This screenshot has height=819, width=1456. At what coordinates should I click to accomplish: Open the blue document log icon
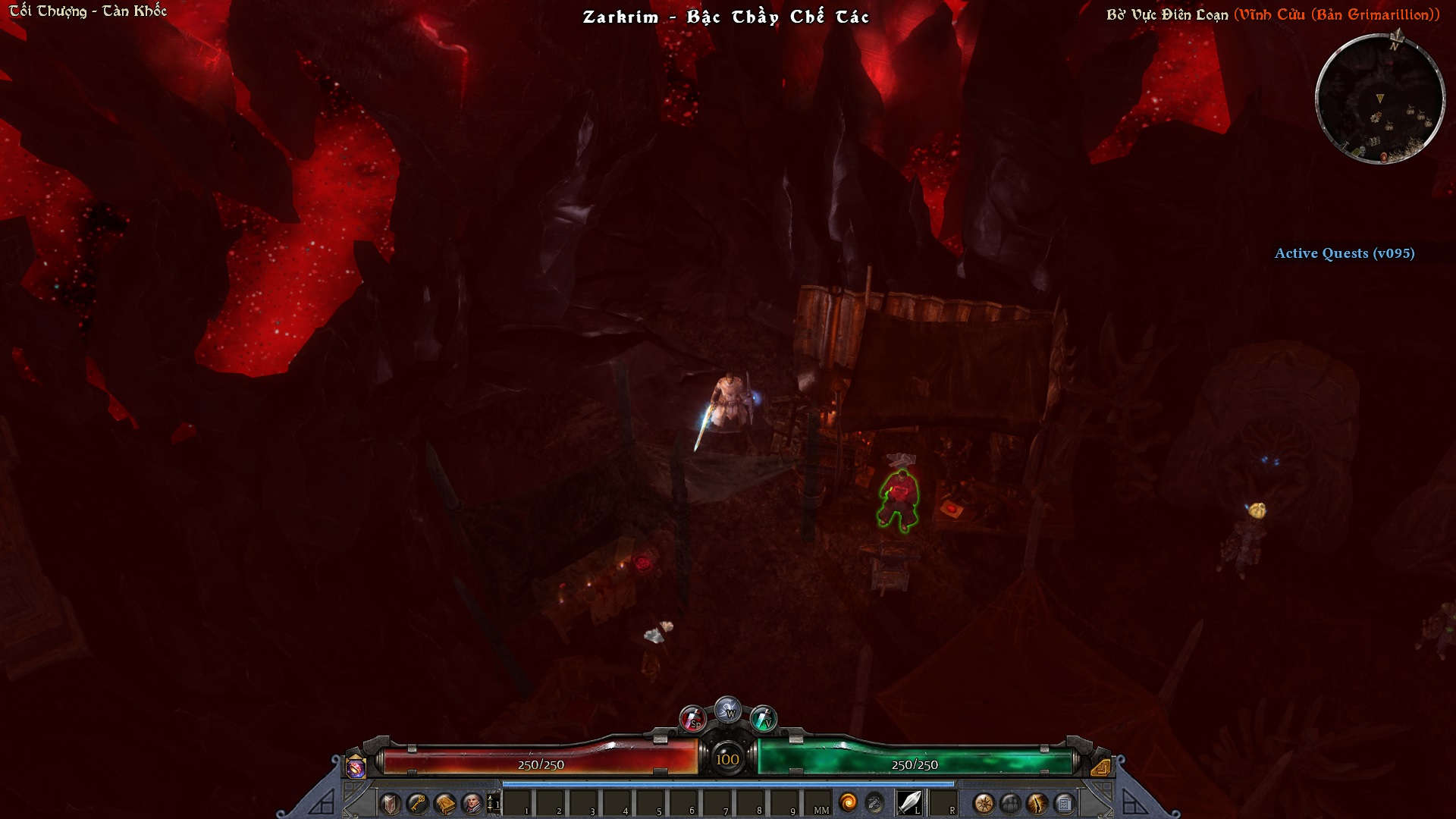[1065, 803]
